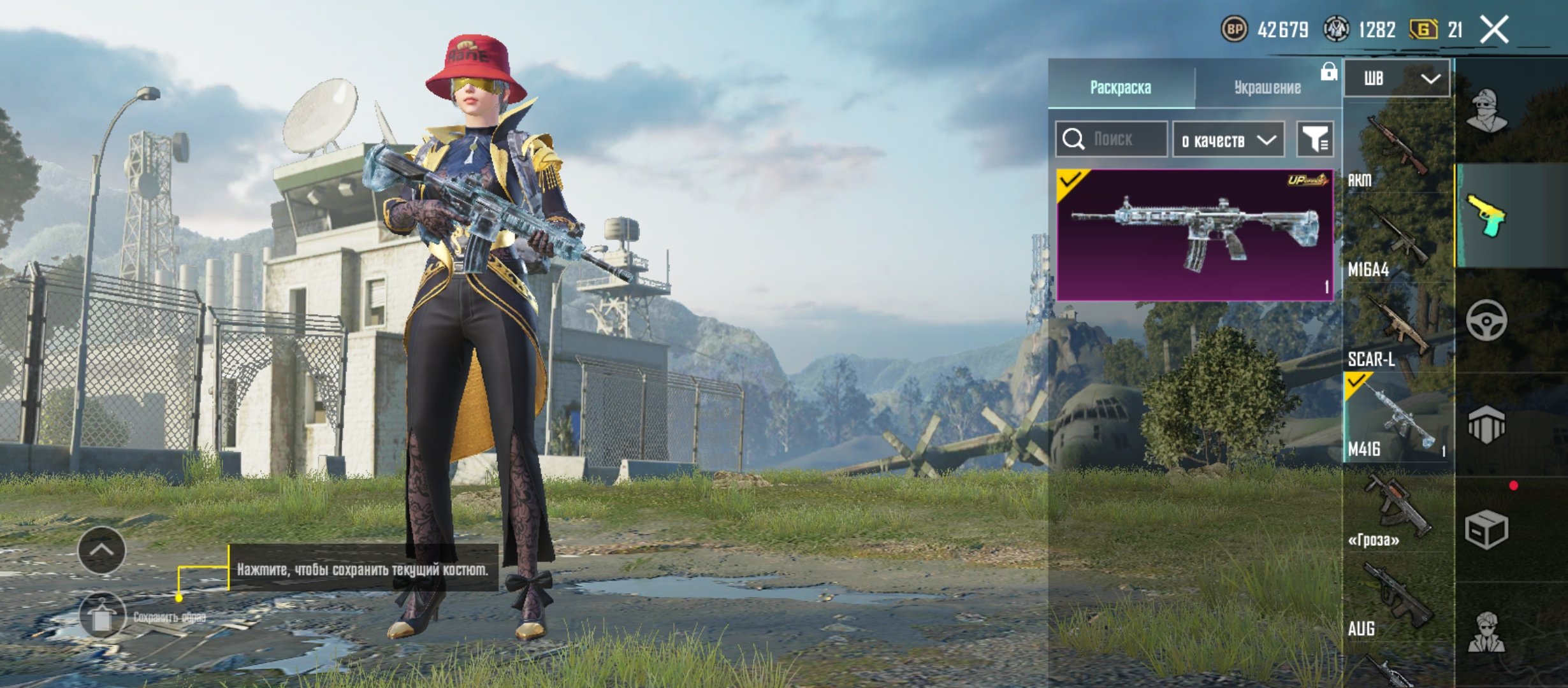Open the quality sort dropdown

pos(1228,140)
